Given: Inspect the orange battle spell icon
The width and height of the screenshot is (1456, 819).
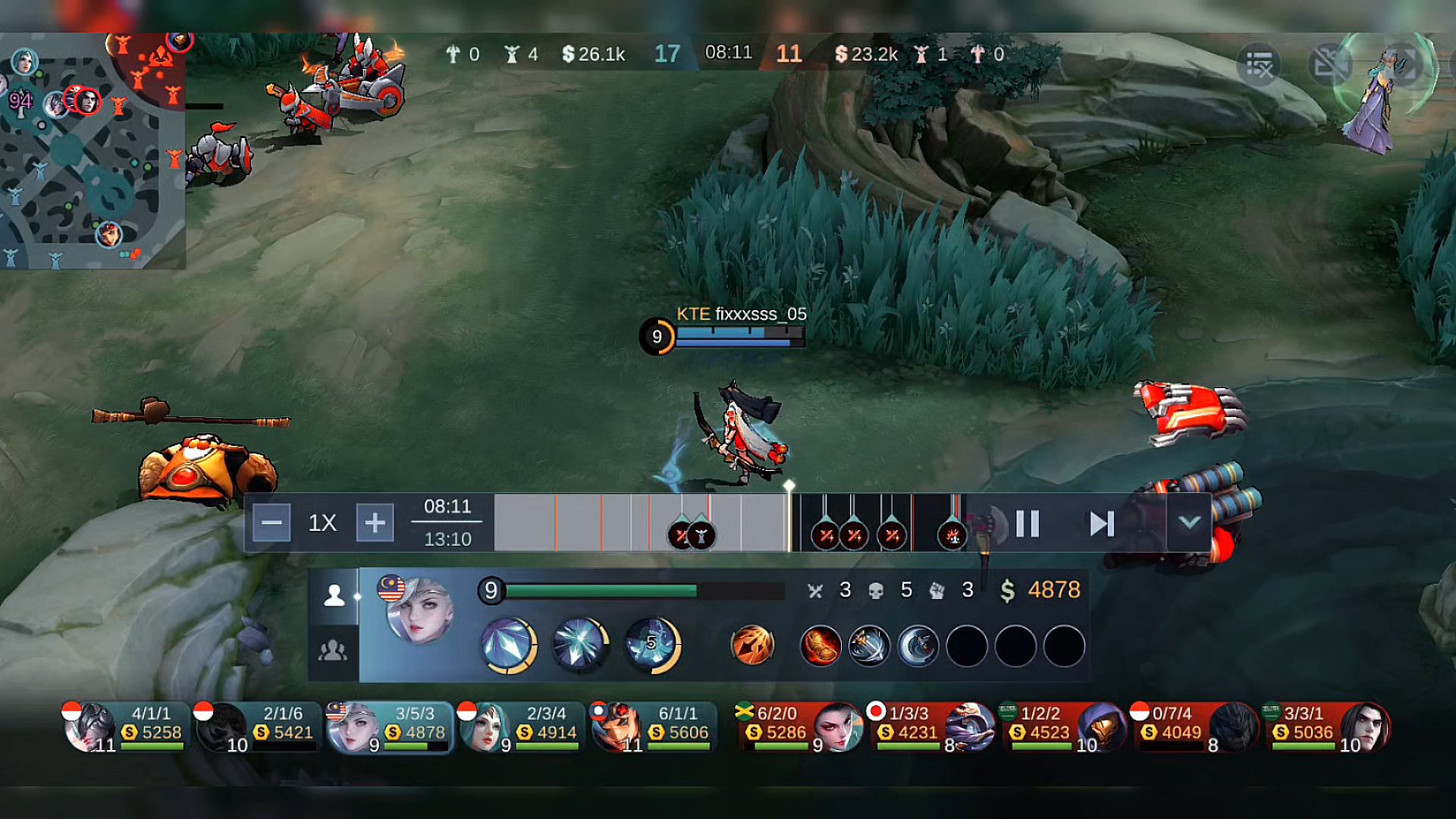Looking at the screenshot, I should click(752, 646).
